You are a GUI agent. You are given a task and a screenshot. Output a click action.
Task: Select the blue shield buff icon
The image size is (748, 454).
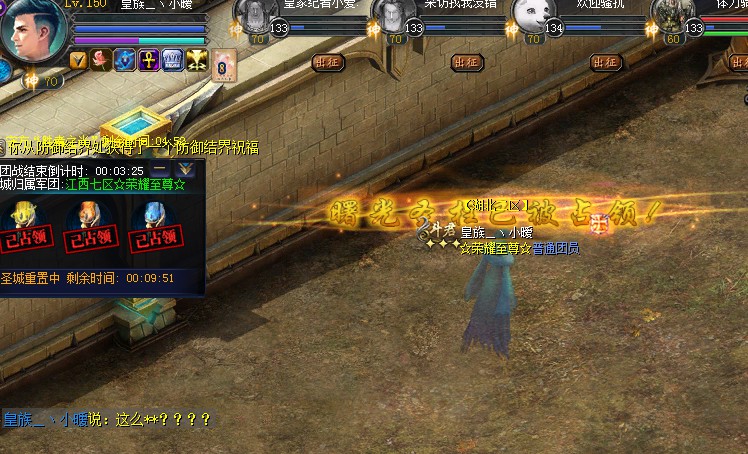click(x=124, y=59)
